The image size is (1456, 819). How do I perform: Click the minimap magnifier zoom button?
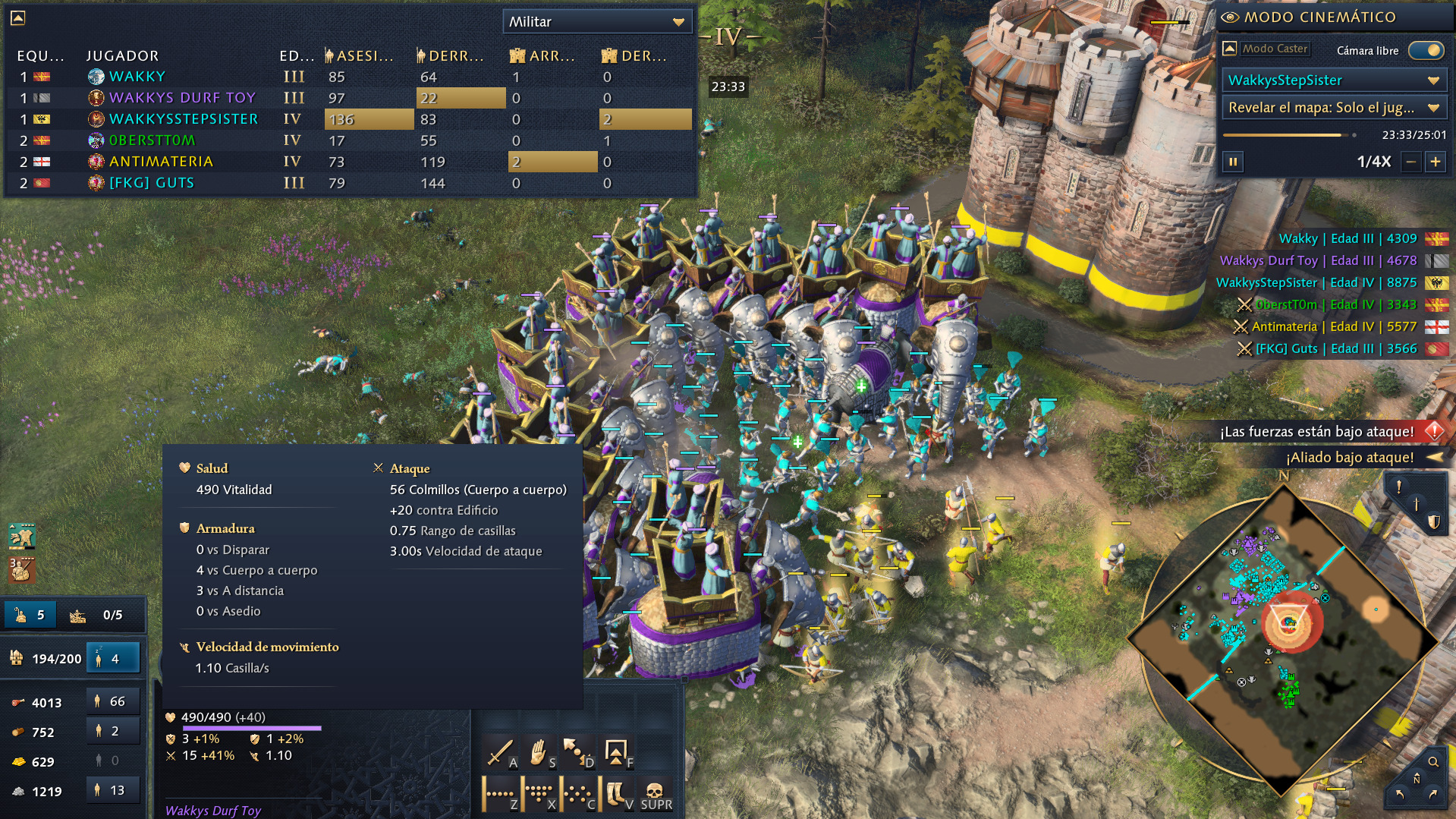pyautogui.click(x=1433, y=762)
